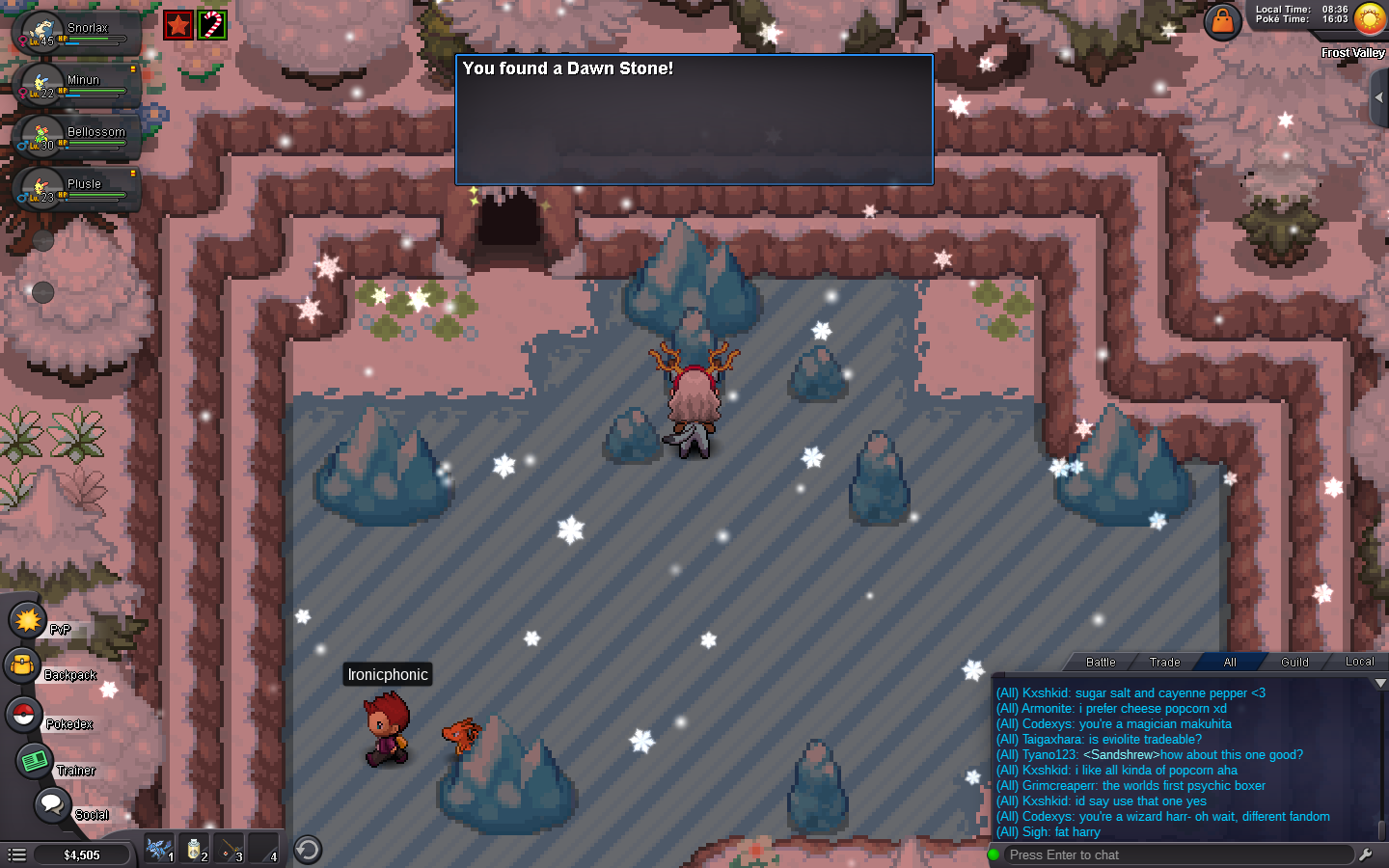Show the Pokedex
Image resolution: width=1389 pixels, height=868 pixels.
point(23,715)
